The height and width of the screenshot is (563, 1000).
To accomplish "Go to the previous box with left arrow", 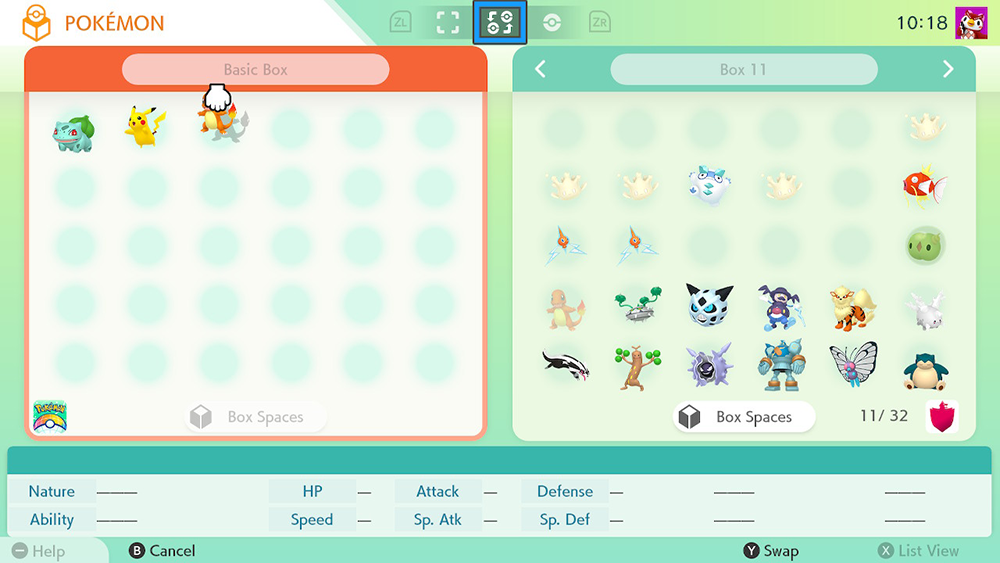I will tap(540, 69).
